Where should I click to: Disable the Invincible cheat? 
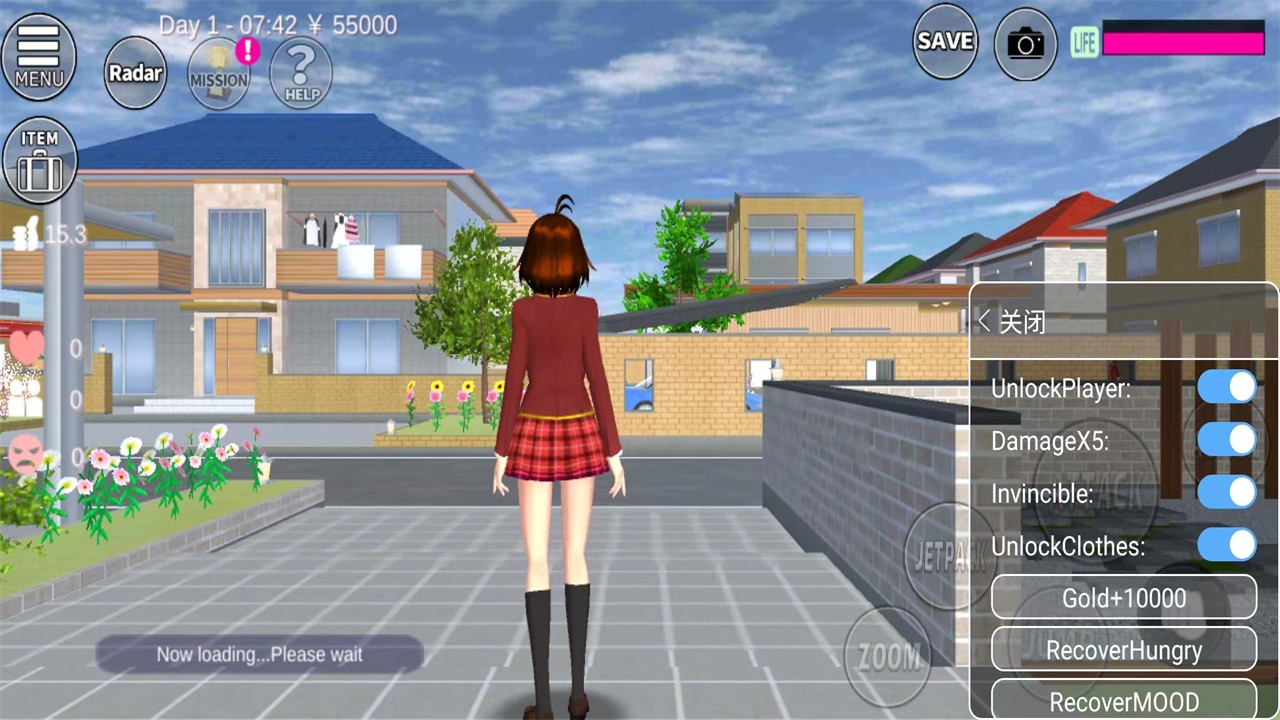pyautogui.click(x=1228, y=493)
